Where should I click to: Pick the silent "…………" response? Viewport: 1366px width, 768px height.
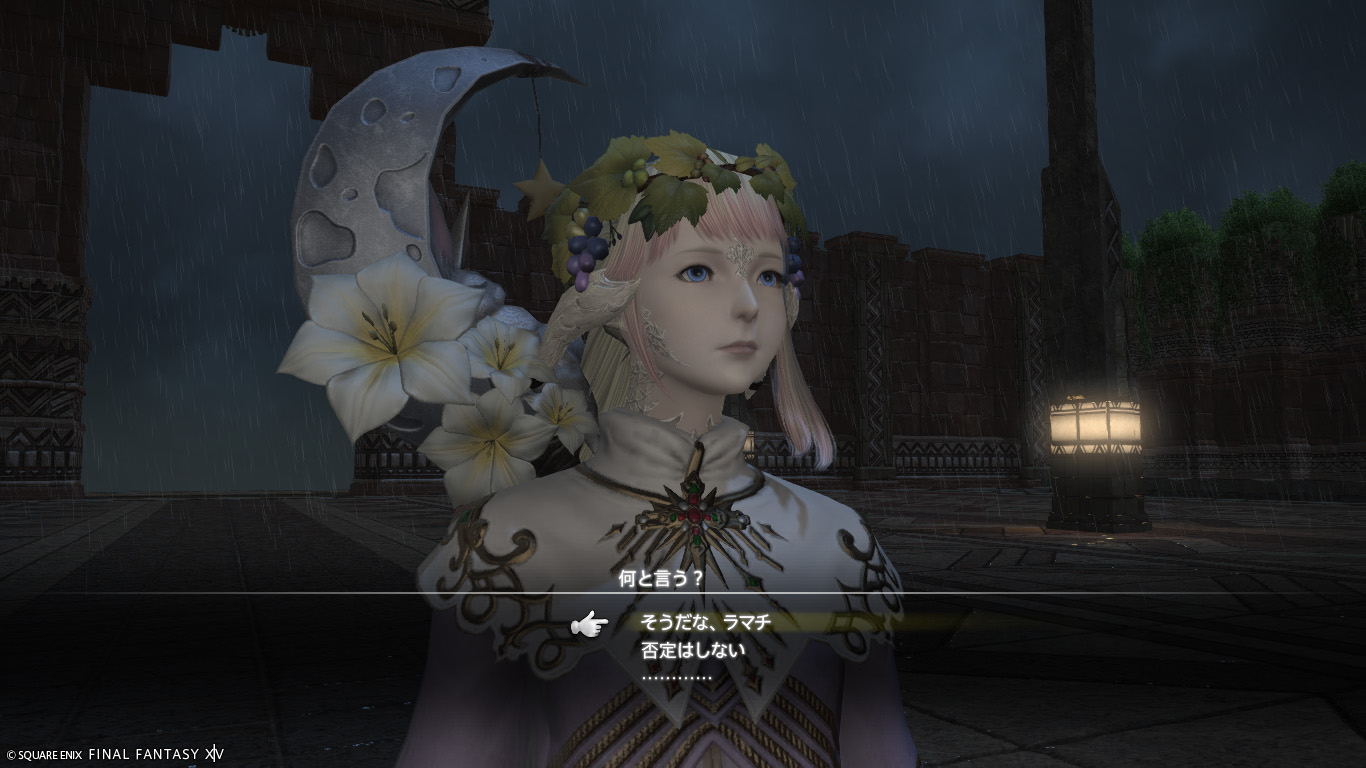[677, 677]
